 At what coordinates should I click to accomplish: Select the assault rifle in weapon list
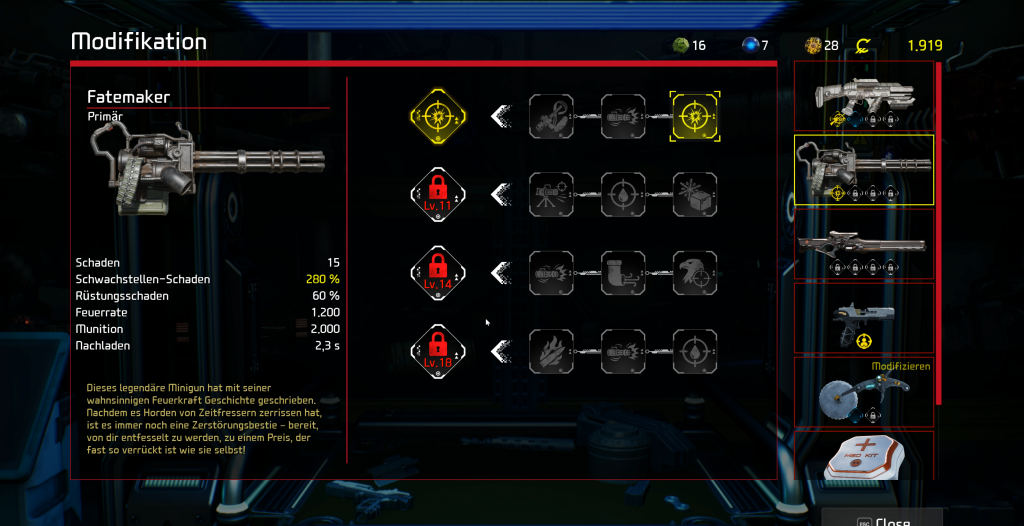pyautogui.click(x=863, y=97)
